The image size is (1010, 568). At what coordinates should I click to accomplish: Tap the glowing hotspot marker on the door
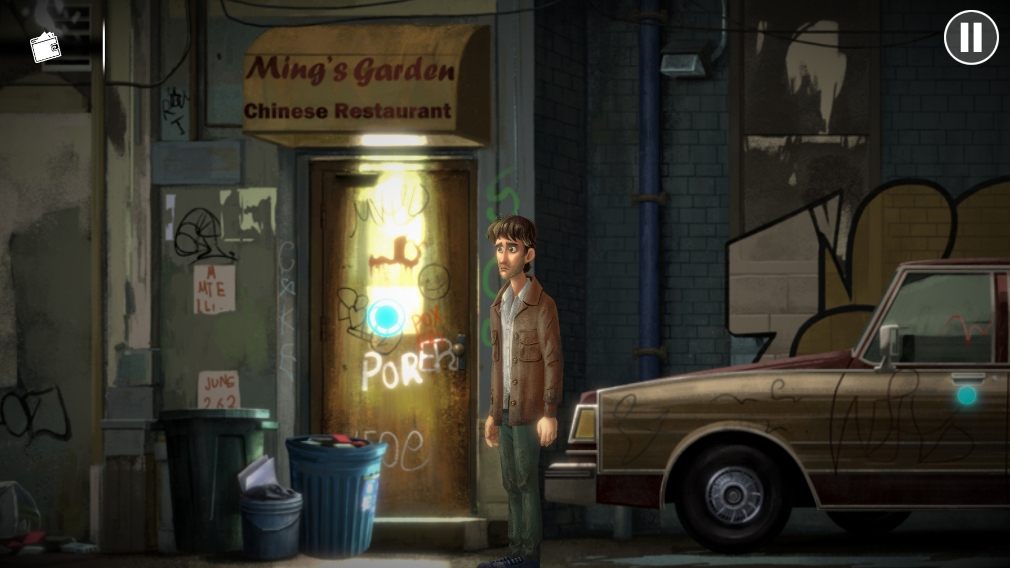coord(385,318)
